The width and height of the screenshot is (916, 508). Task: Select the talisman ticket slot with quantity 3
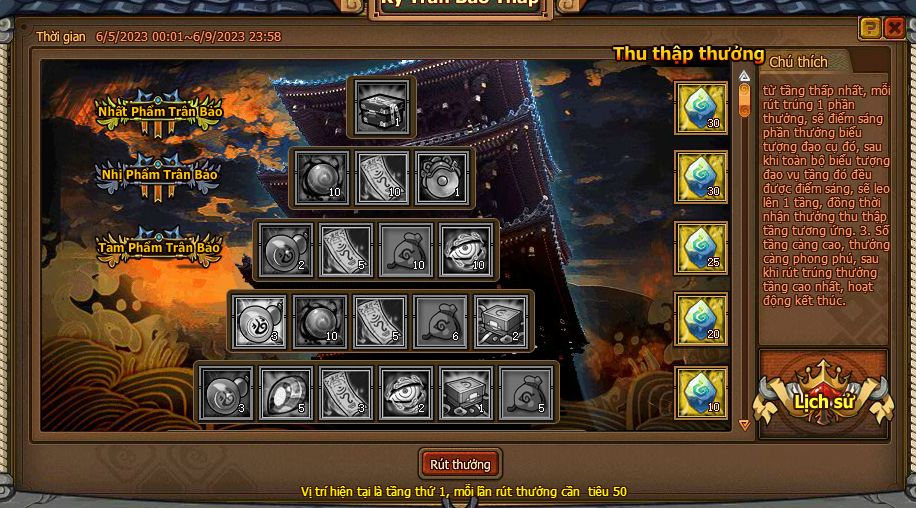[346, 392]
